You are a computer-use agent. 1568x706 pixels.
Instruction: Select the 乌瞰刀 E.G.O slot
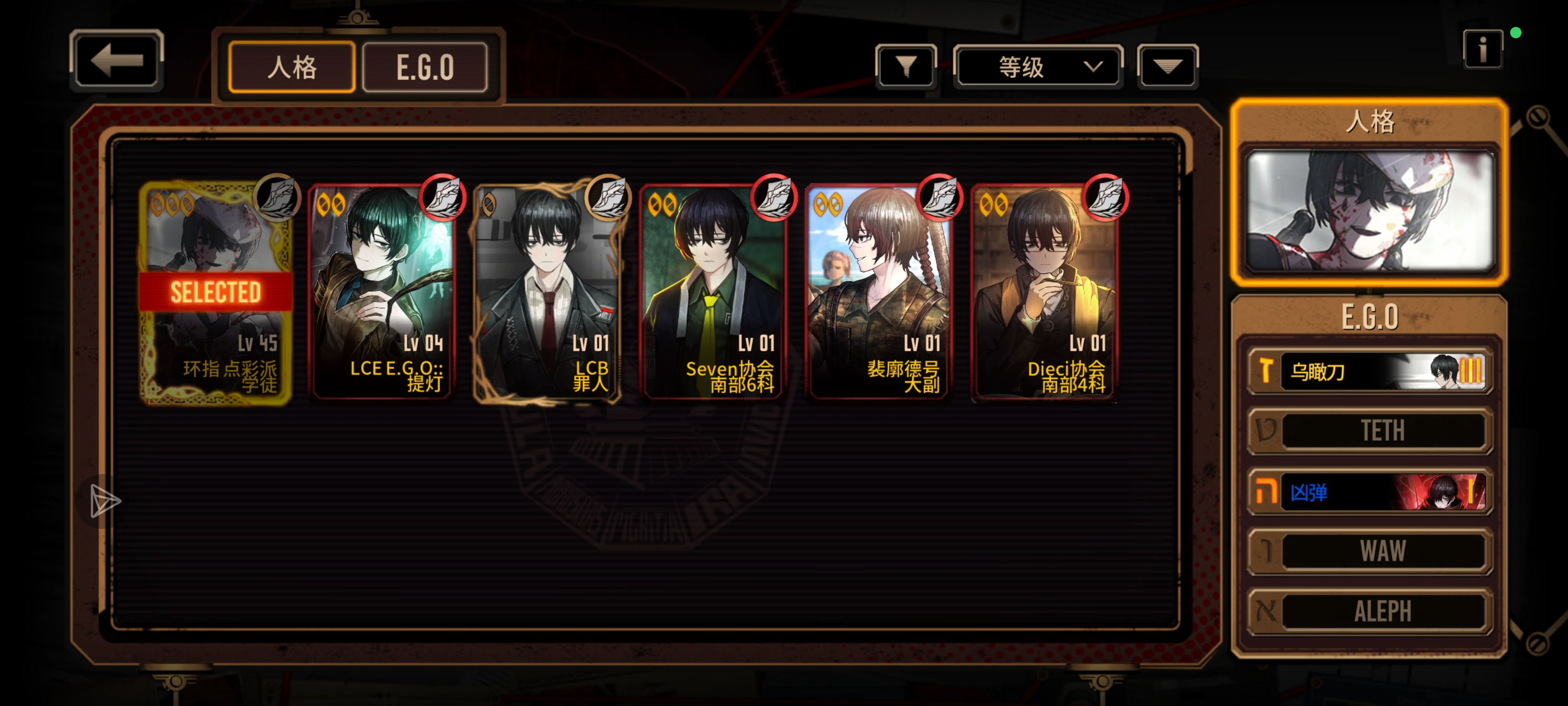coord(1370,371)
